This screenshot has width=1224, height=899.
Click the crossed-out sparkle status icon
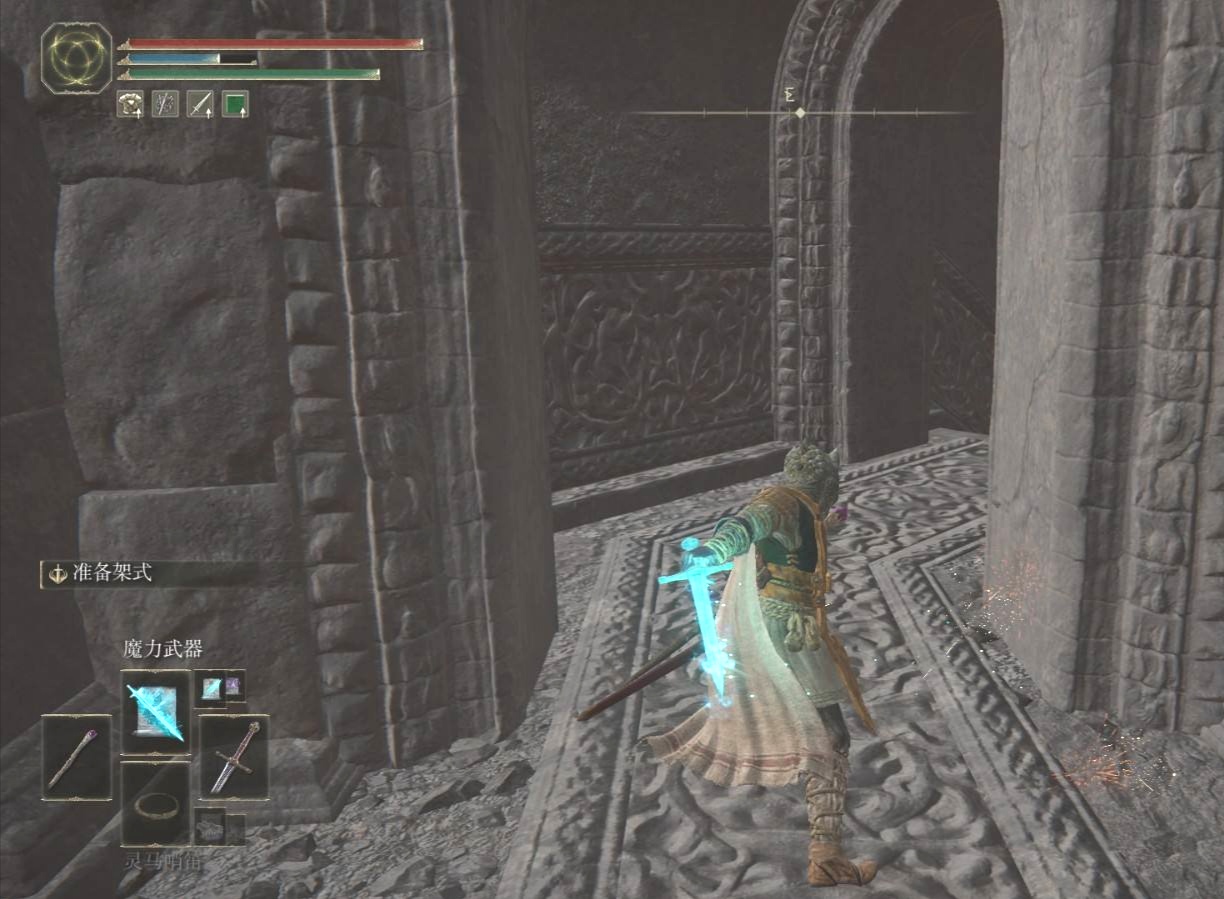point(165,103)
